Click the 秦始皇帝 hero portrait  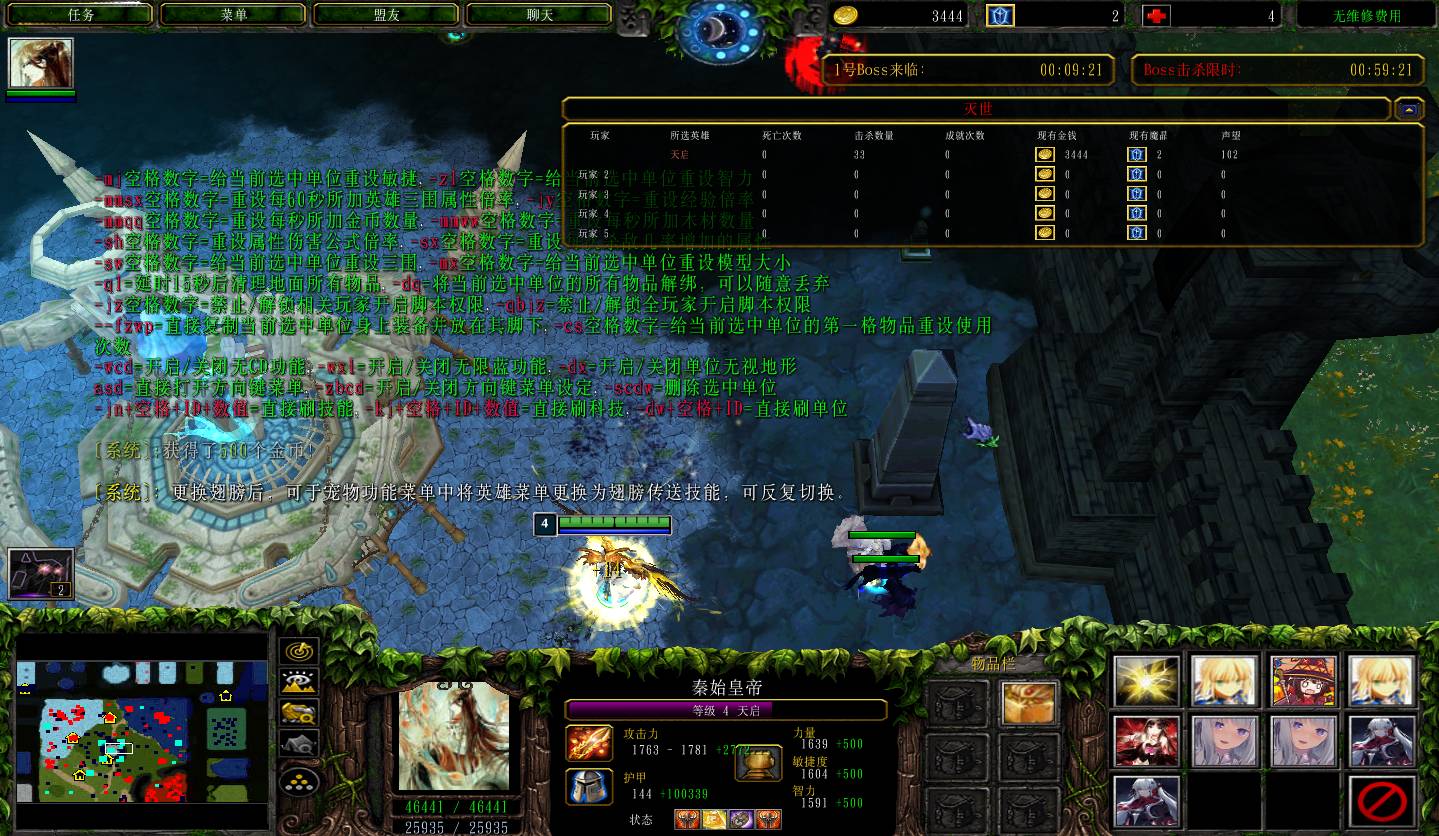(x=453, y=740)
